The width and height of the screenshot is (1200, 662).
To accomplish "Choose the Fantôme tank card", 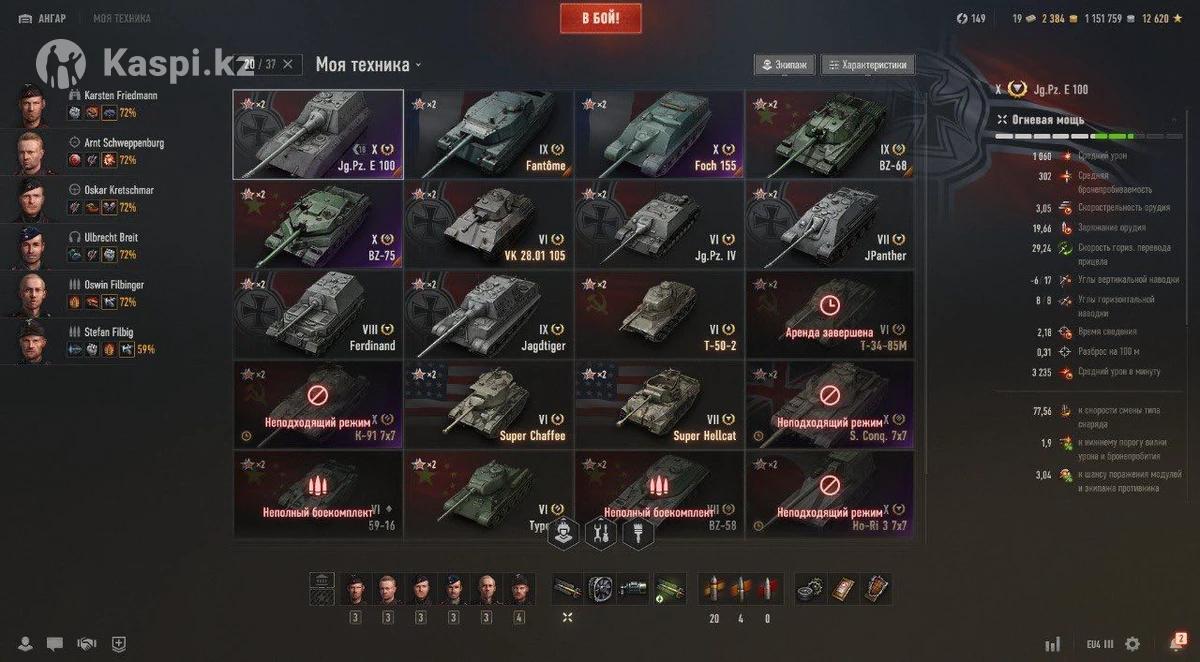I will click(489, 134).
